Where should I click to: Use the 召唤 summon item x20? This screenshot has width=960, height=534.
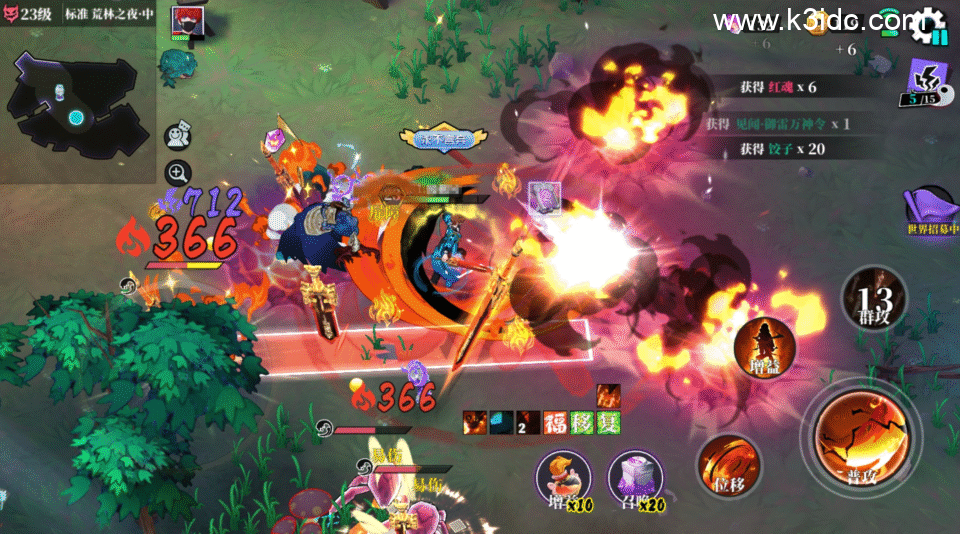coord(637,478)
